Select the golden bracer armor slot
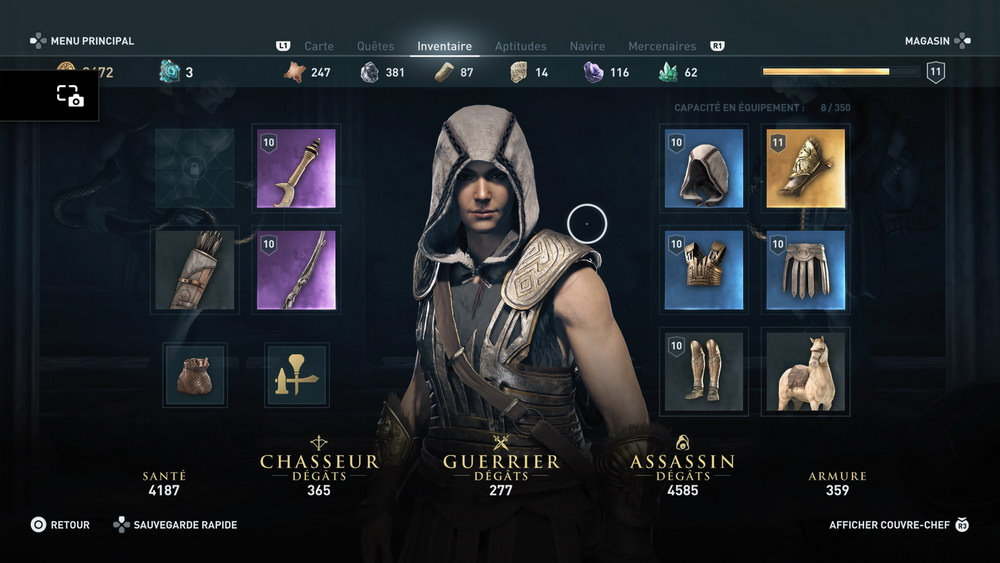This screenshot has height=563, width=1000. point(805,168)
